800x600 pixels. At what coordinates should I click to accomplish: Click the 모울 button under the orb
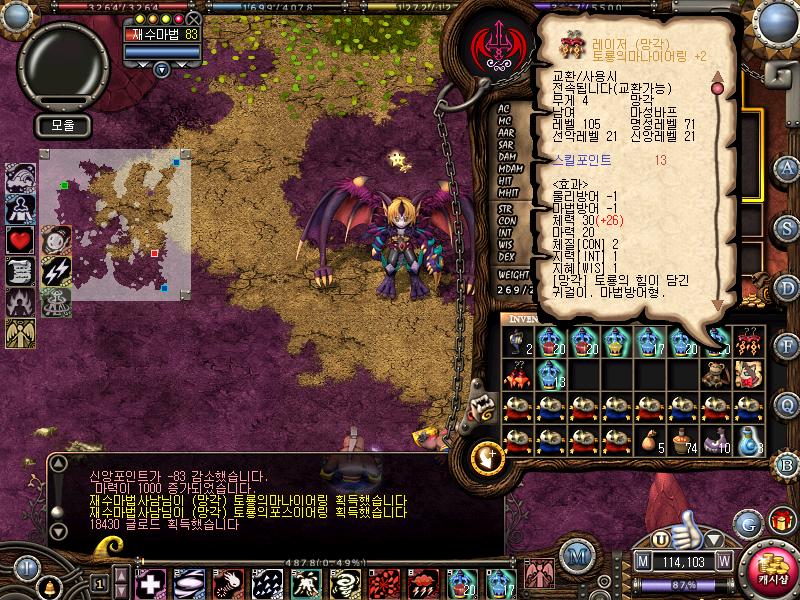[x=64, y=126]
